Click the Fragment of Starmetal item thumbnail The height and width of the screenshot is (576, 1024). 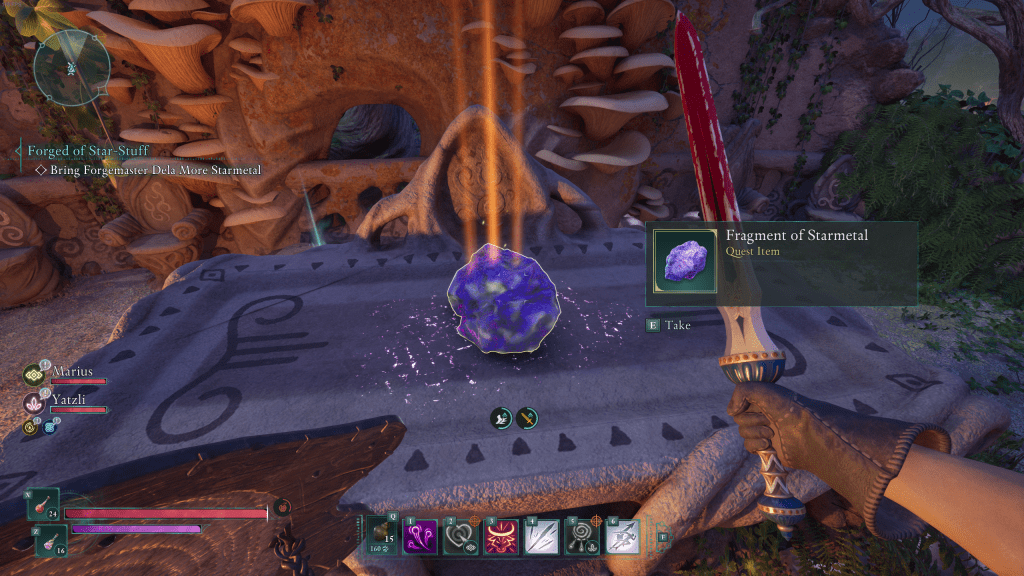685,262
